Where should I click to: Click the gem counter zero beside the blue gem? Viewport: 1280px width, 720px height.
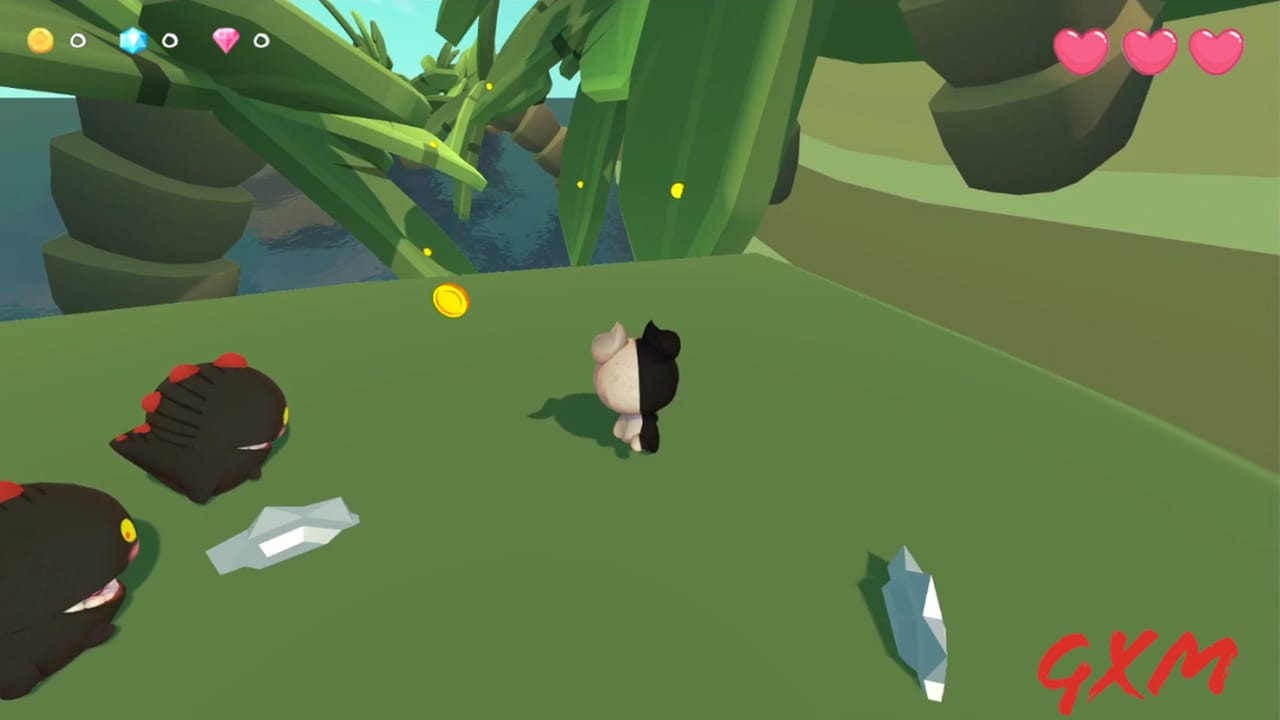pos(168,41)
